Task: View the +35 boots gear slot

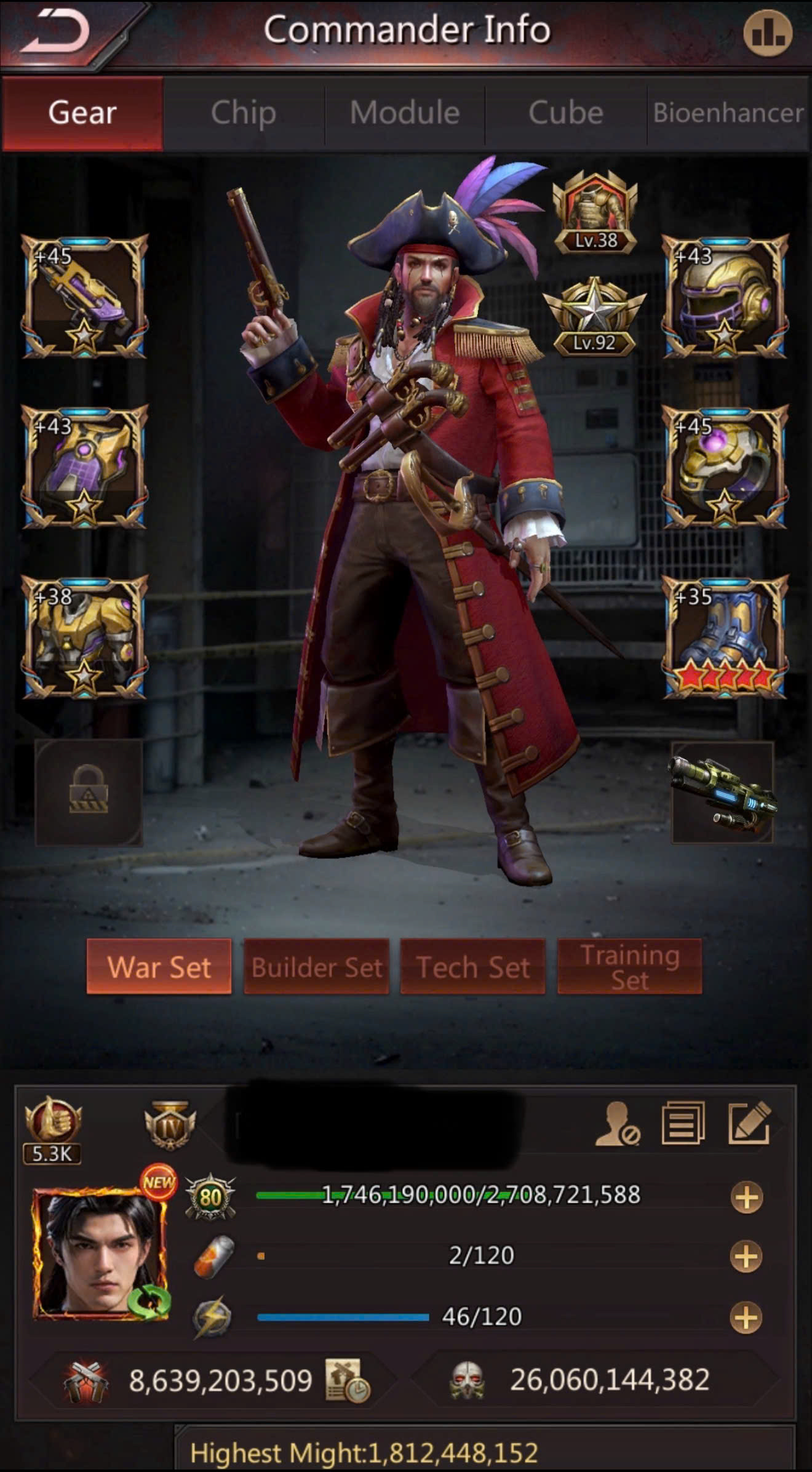Action: [x=725, y=638]
